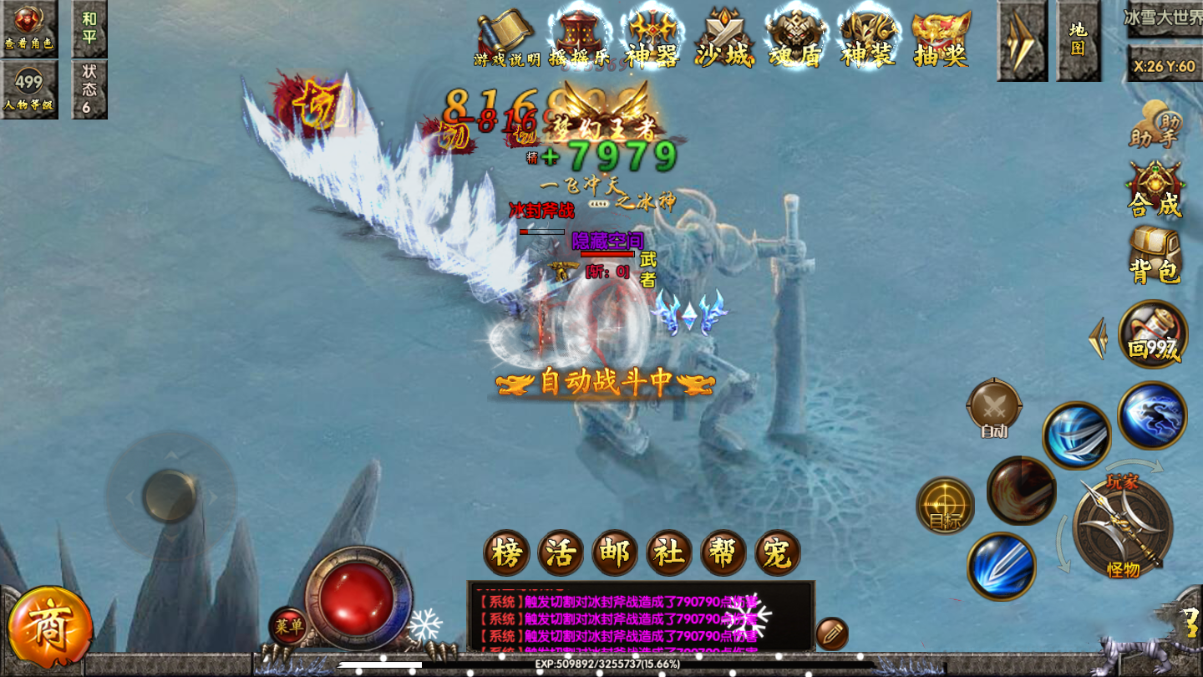
Task: Open the 神器 artifact menu
Action: pos(652,38)
